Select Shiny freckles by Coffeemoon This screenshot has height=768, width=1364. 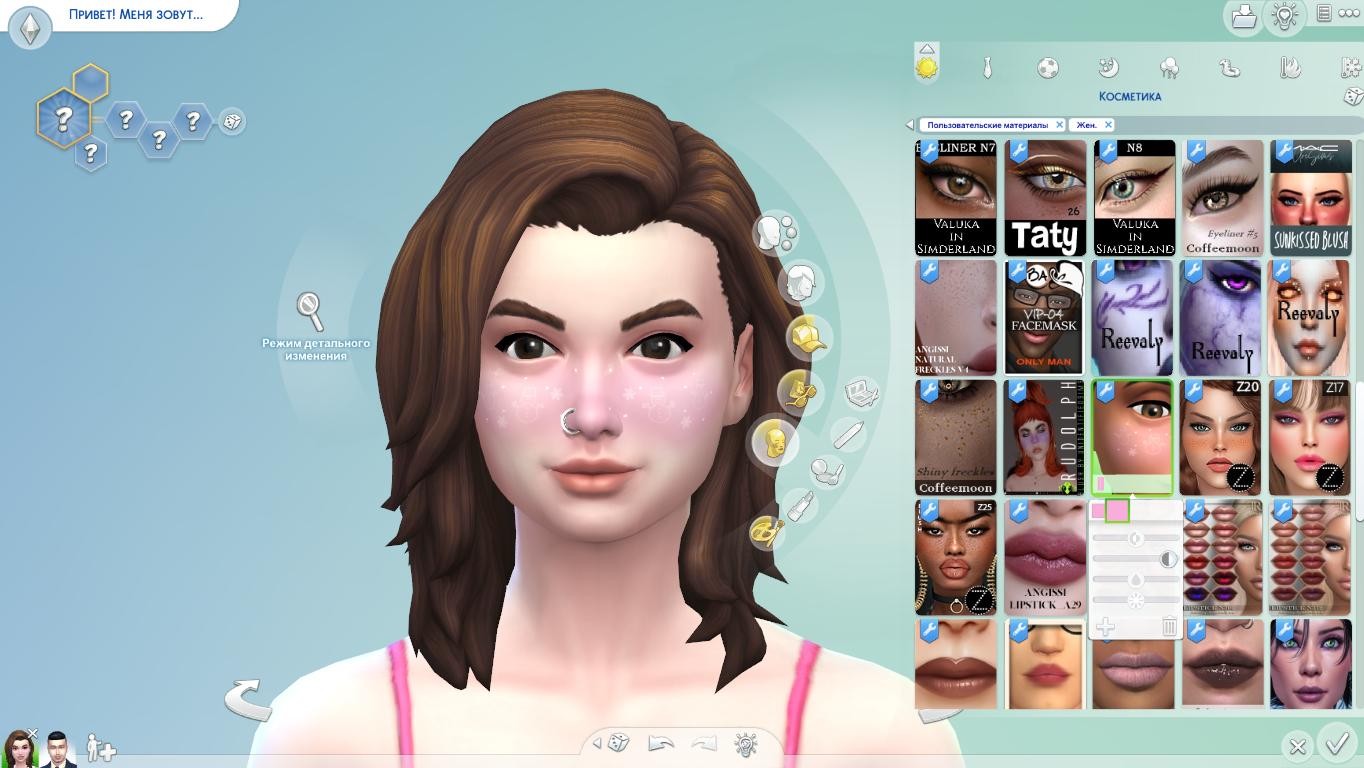point(956,437)
